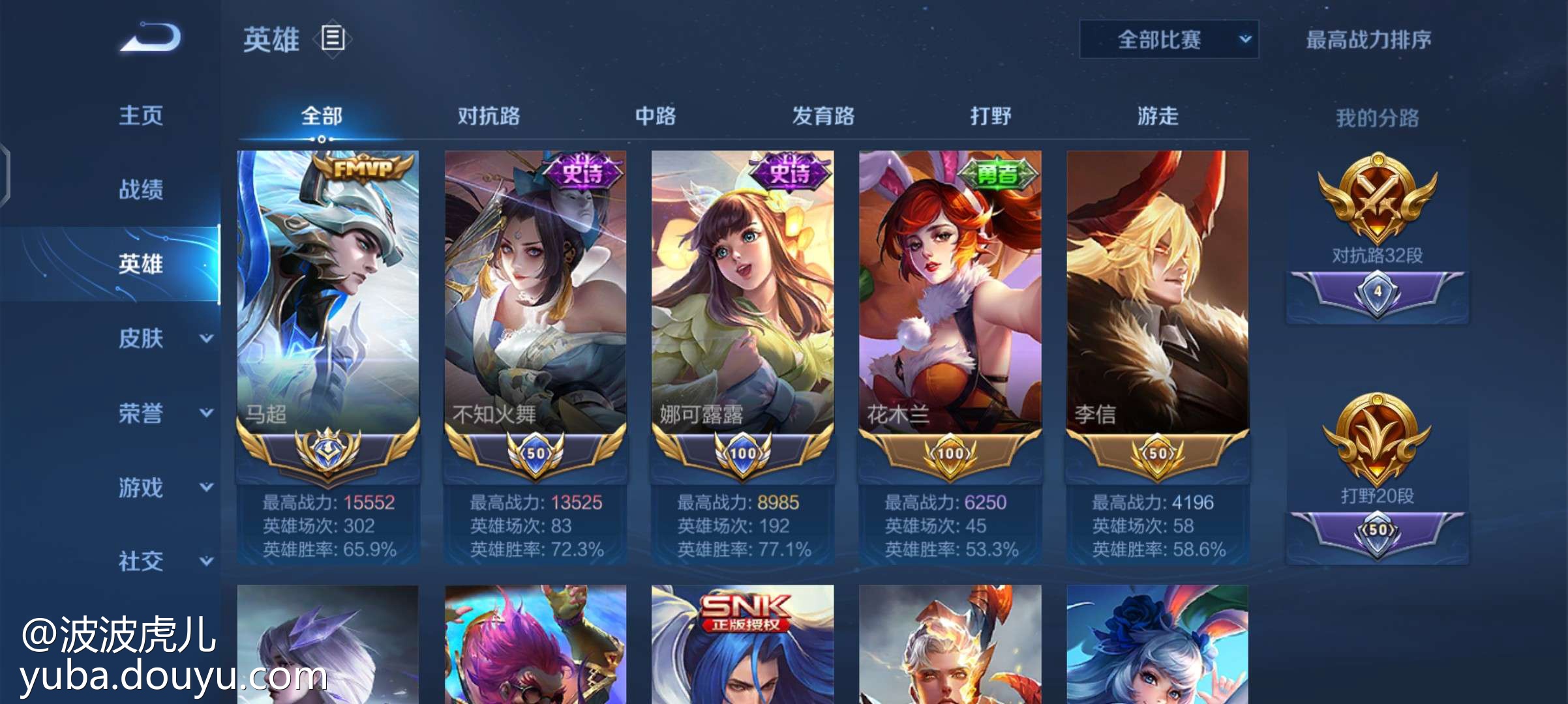Go to the 战绩 section
Screen dimensions: 1568x704
(x=141, y=190)
